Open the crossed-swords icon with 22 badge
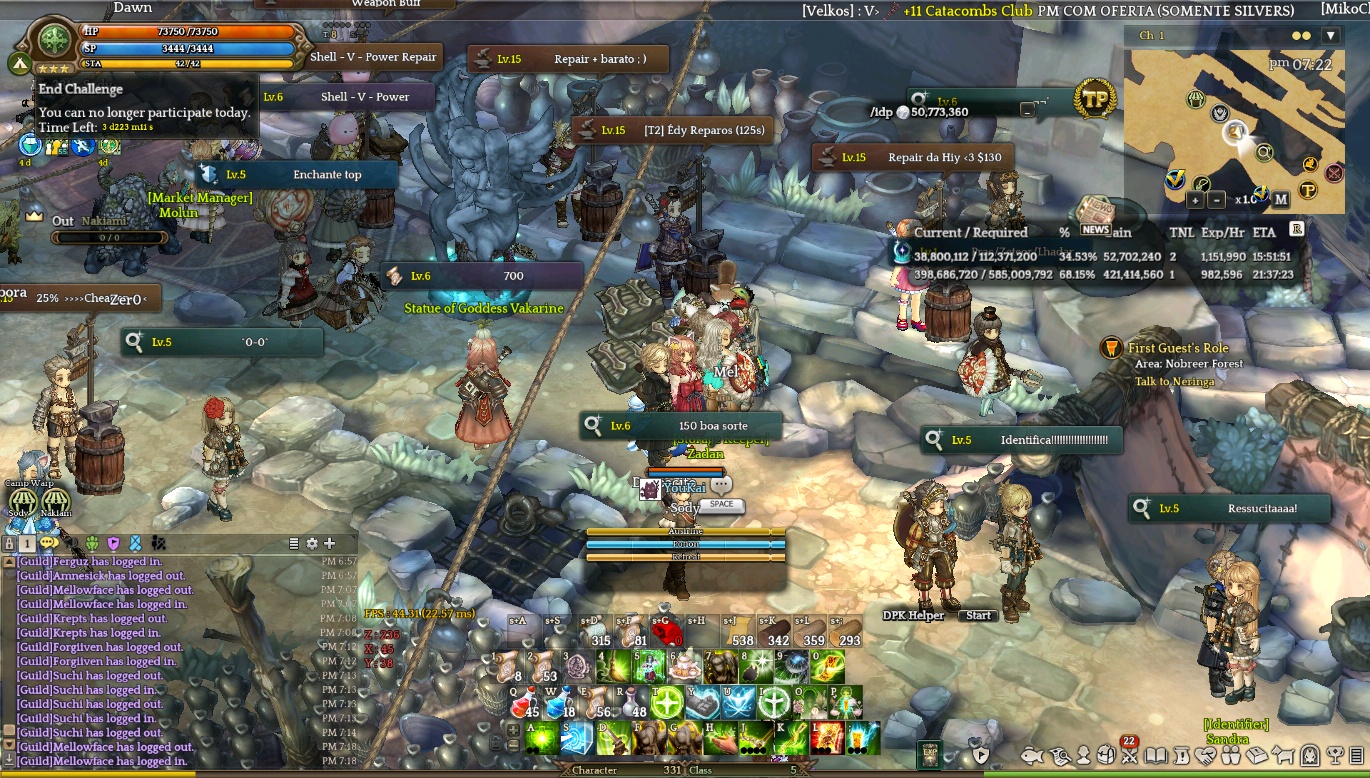 (1130, 755)
